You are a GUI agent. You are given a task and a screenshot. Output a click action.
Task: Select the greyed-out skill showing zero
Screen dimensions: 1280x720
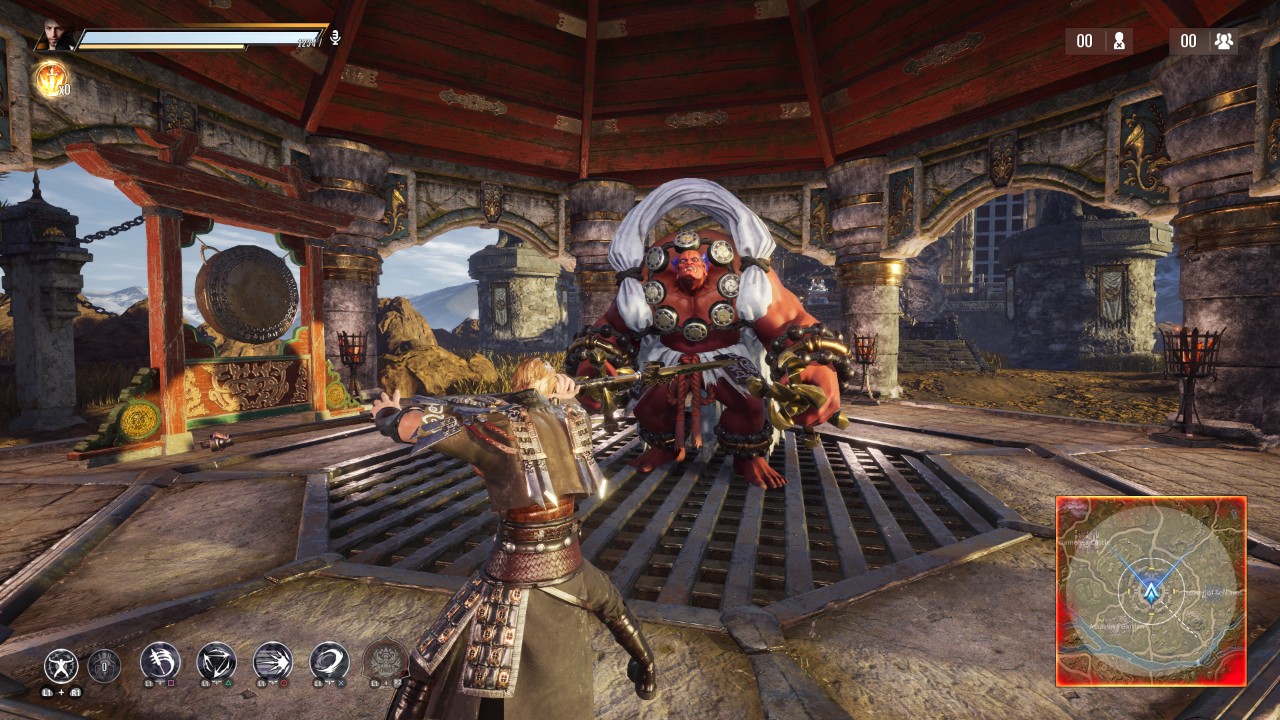coord(104,665)
